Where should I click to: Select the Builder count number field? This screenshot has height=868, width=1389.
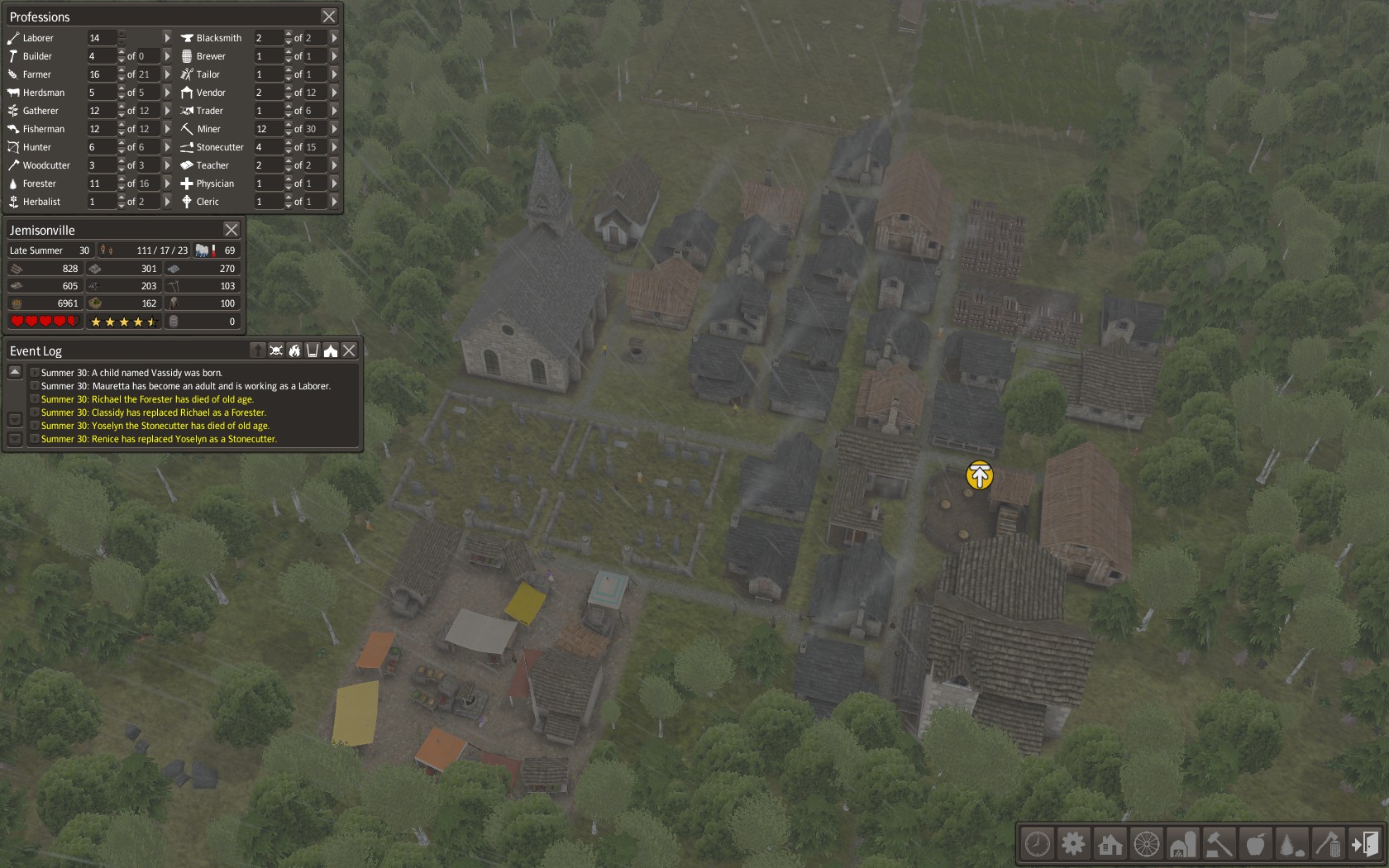coord(101,56)
